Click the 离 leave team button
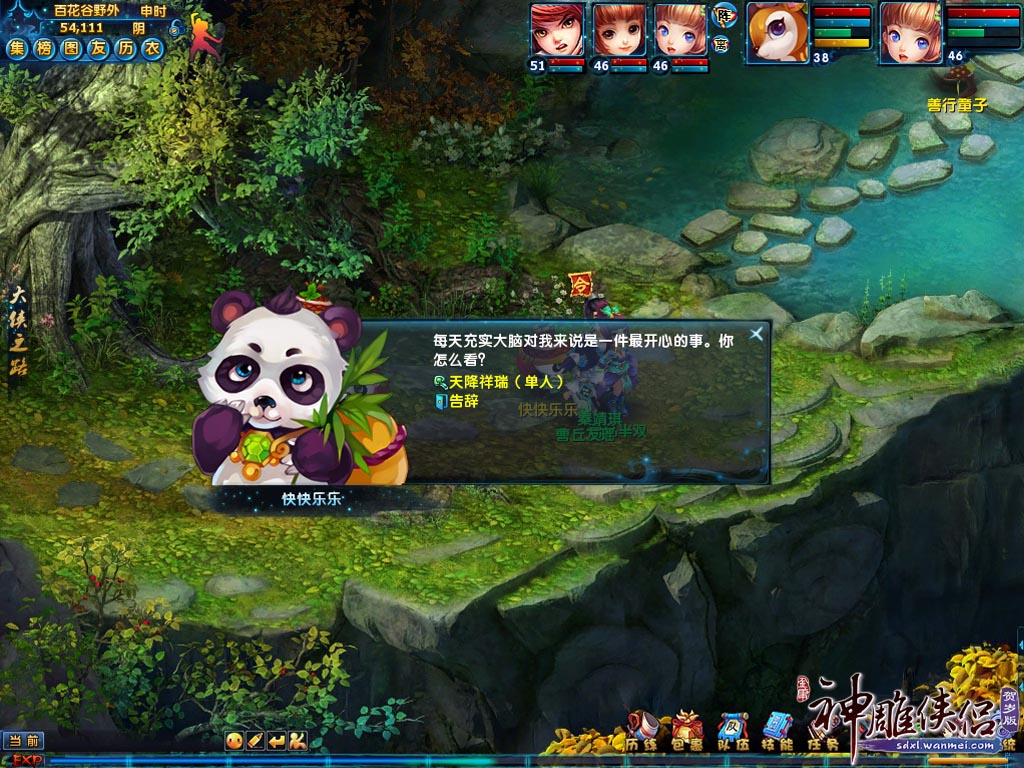 (x=722, y=43)
